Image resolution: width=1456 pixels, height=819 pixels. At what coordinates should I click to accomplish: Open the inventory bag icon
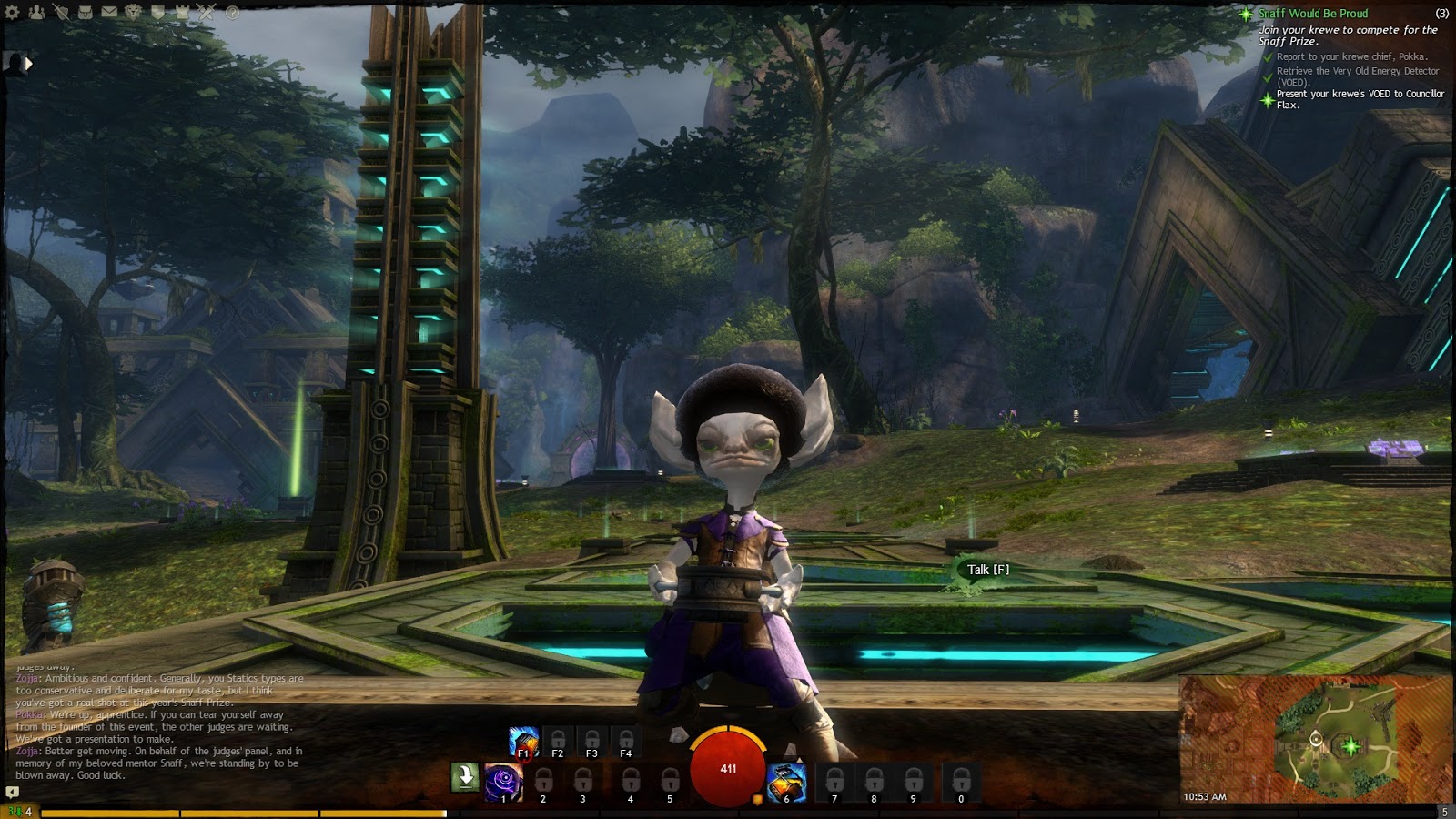(85, 13)
